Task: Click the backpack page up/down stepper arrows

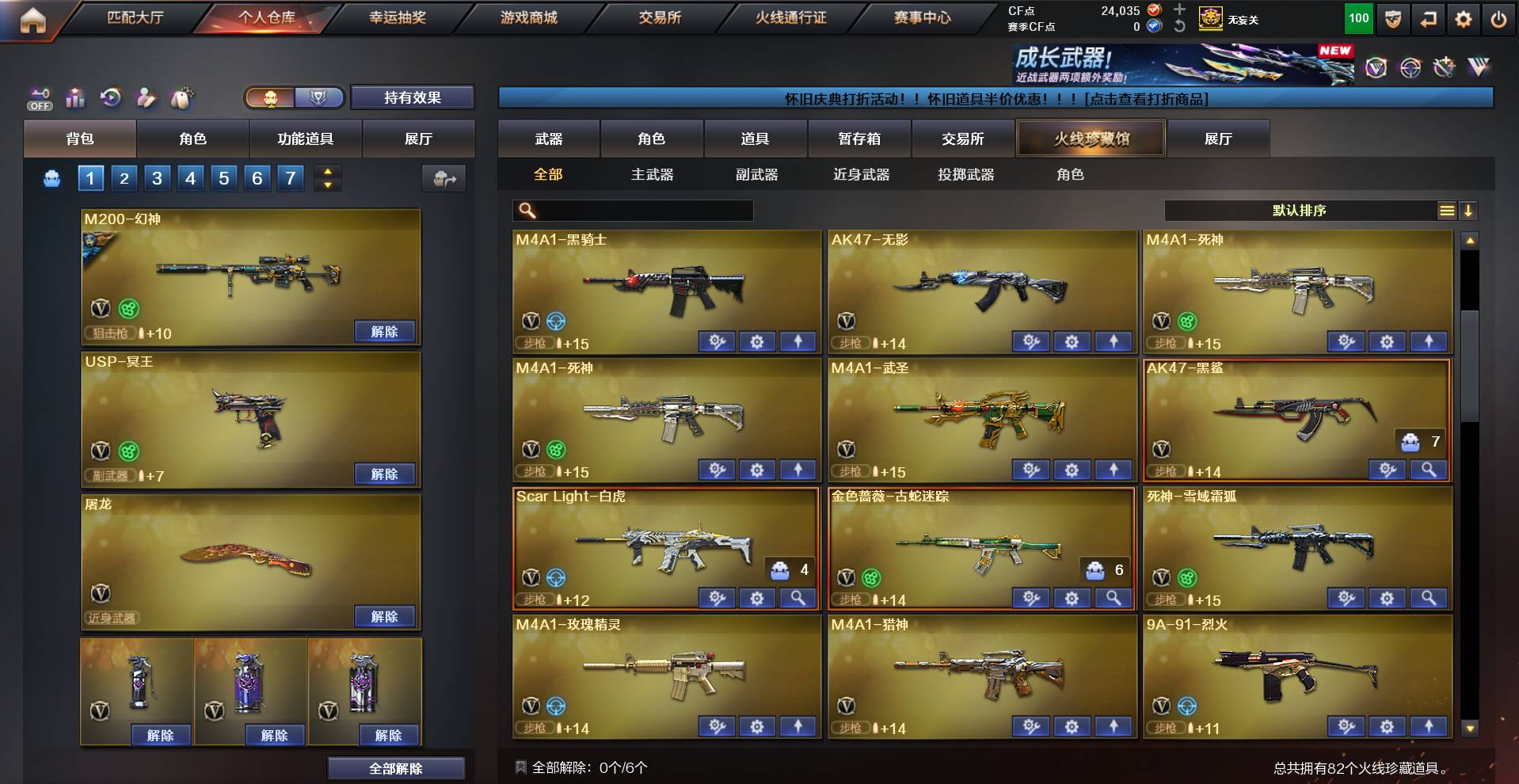Action: pyautogui.click(x=325, y=178)
